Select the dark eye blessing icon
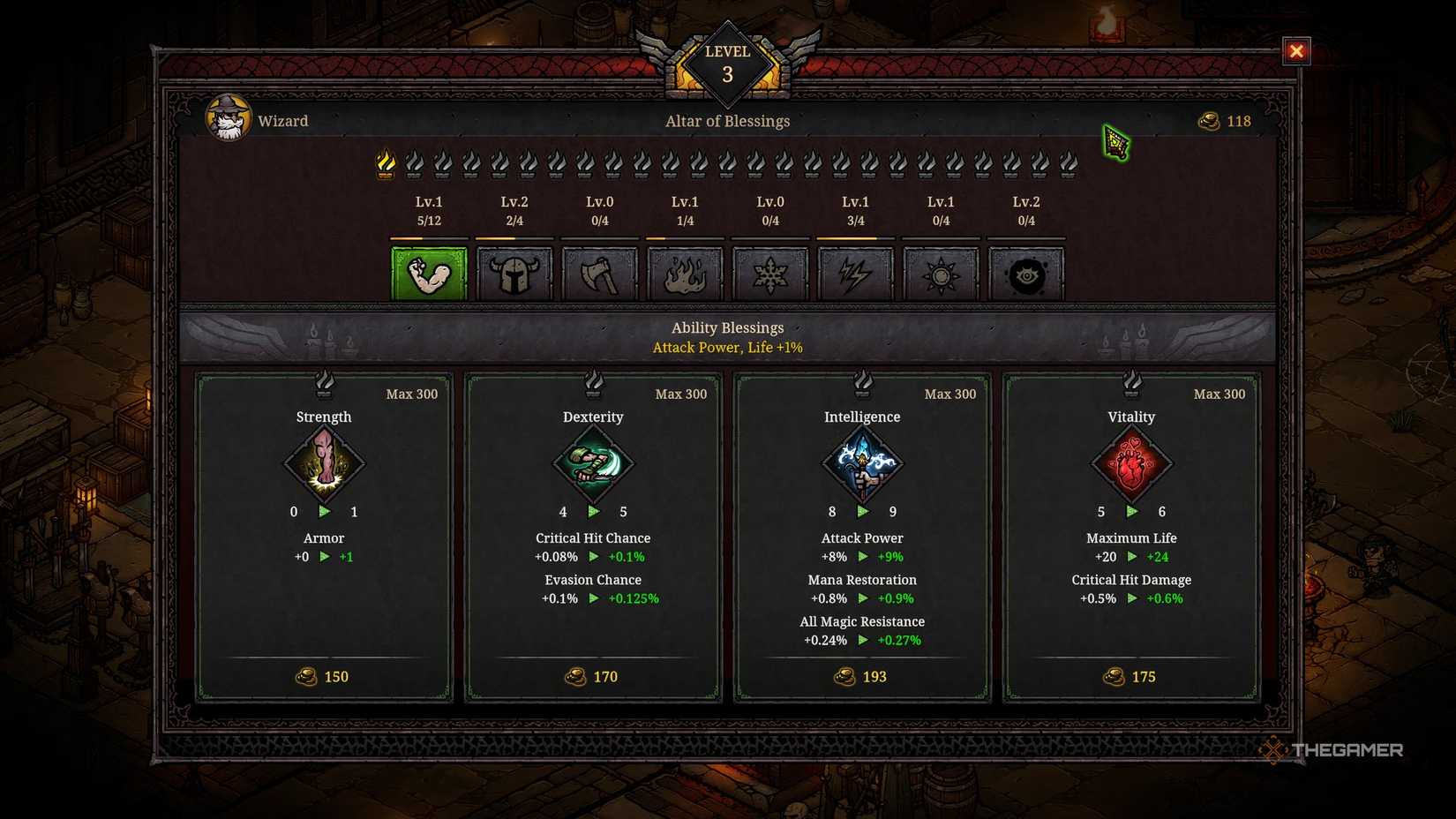The image size is (1456, 819). (1026, 273)
